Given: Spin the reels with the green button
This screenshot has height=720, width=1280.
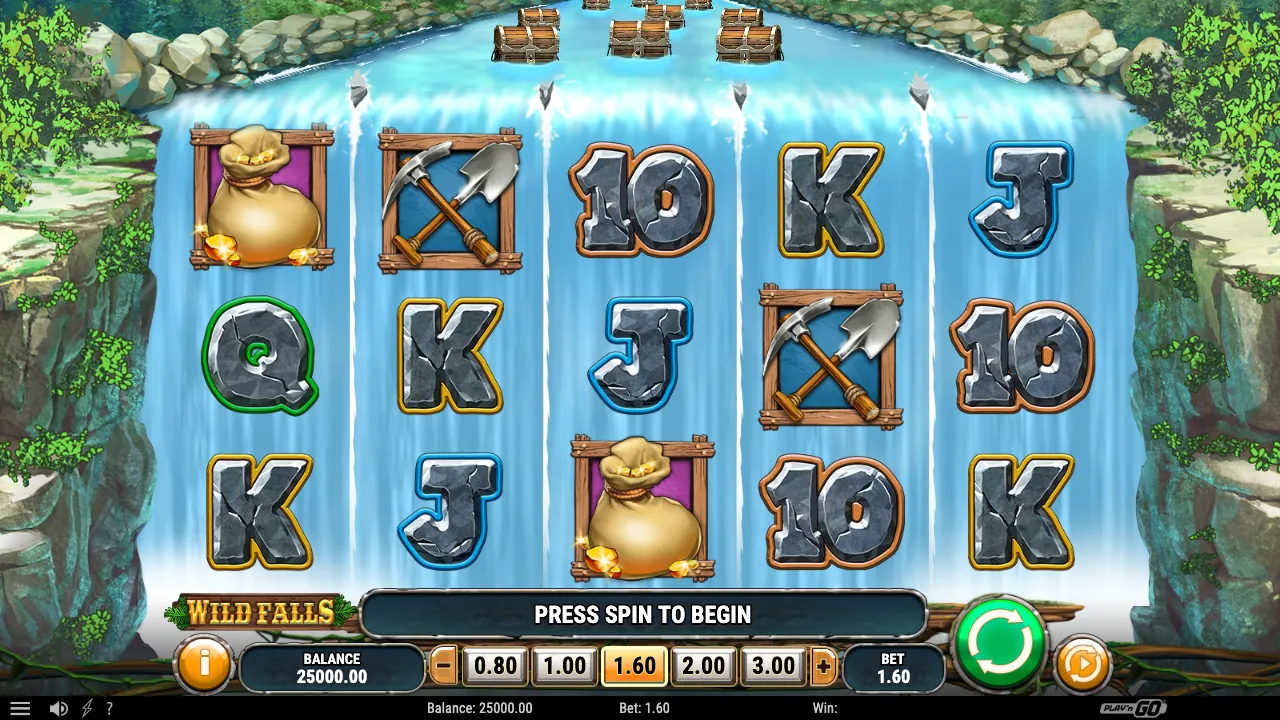Looking at the screenshot, I should pyautogui.click(x=999, y=643).
